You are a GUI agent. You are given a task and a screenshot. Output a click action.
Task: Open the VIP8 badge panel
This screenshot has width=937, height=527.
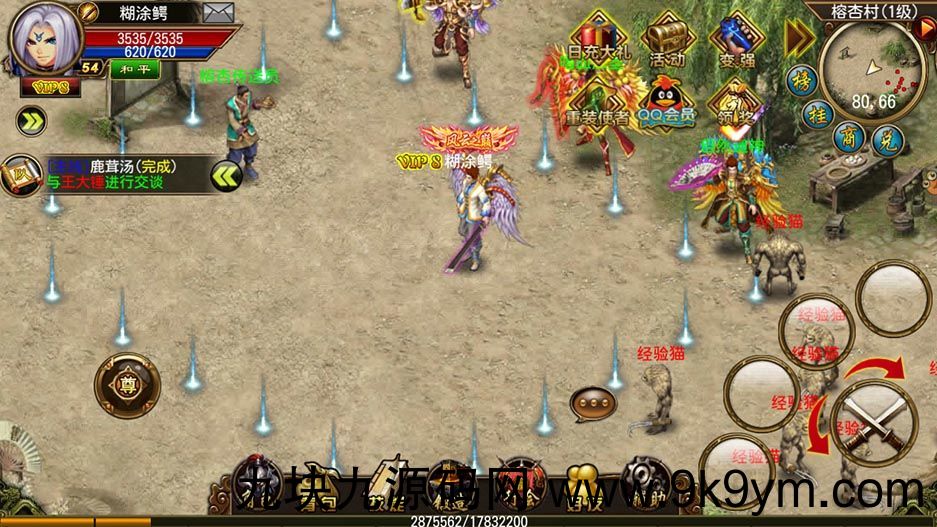43,87
